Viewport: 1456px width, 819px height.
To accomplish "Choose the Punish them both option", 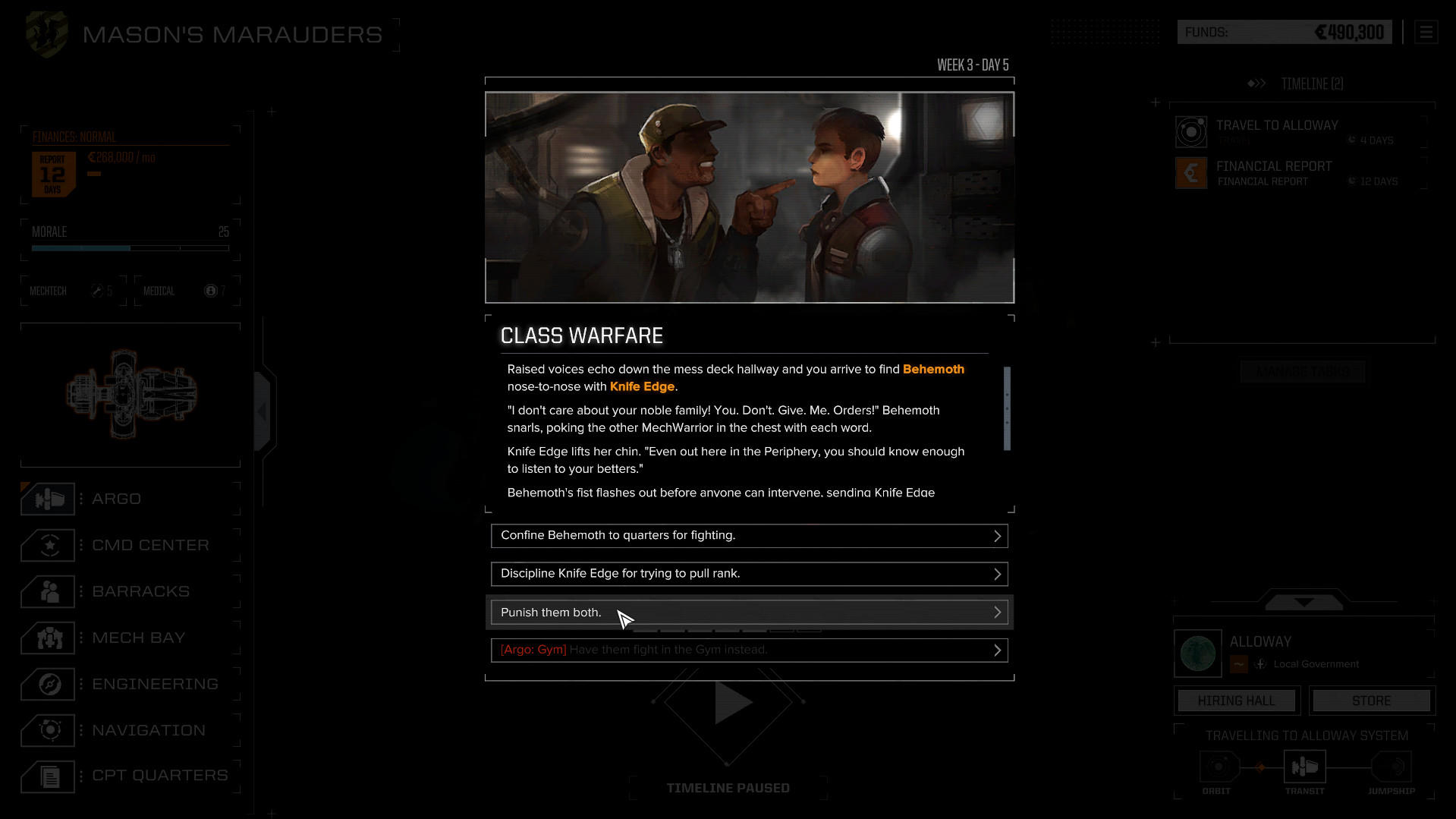I will (x=749, y=612).
